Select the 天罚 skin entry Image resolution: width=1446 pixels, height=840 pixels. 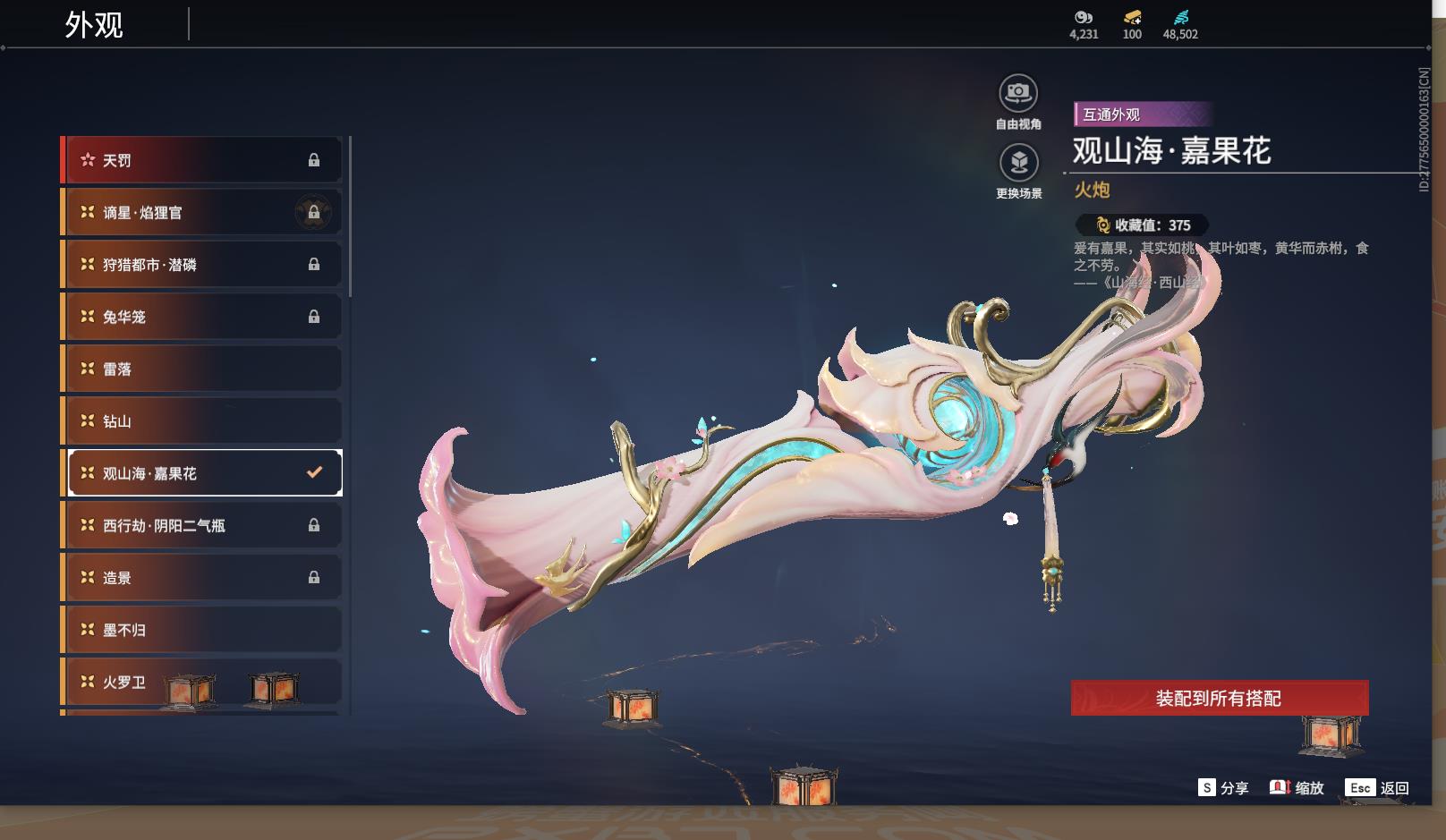(x=202, y=160)
